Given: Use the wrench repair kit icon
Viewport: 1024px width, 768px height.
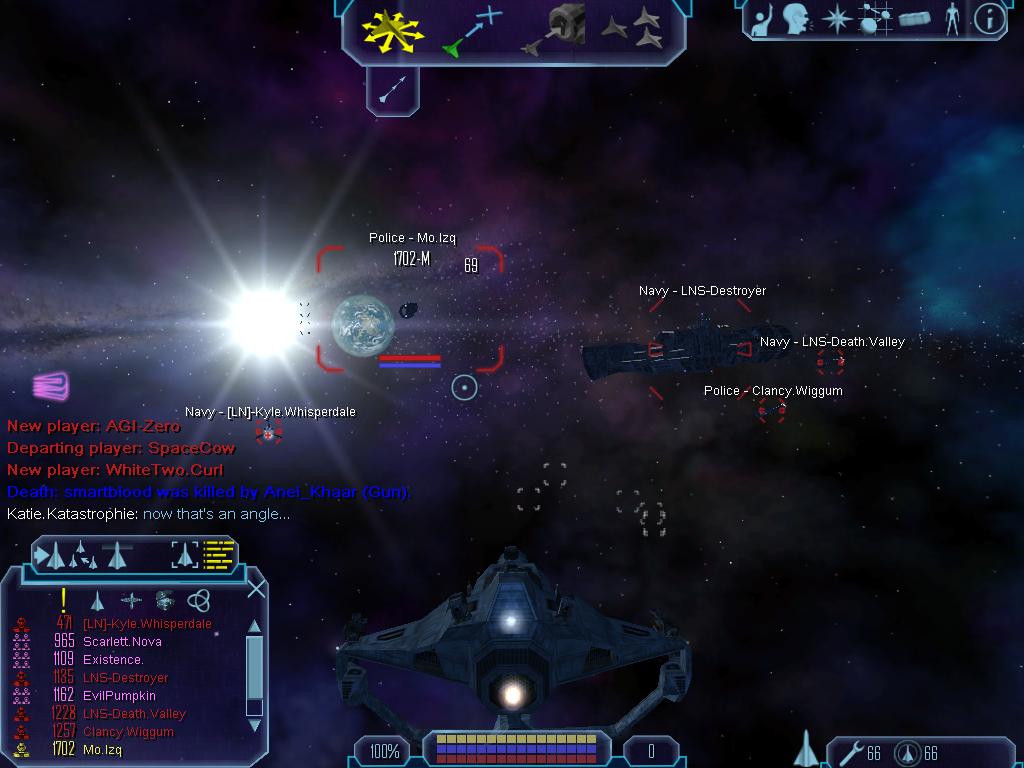Looking at the screenshot, I should click(x=852, y=752).
